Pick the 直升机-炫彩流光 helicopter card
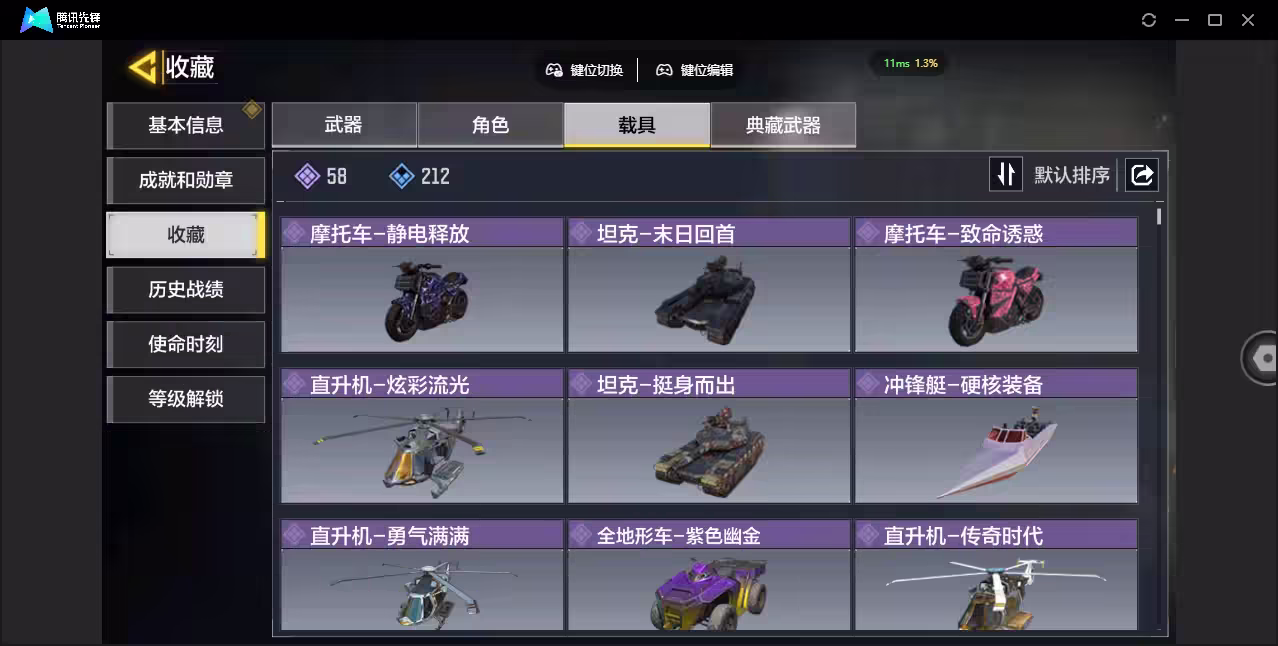 tap(422, 437)
